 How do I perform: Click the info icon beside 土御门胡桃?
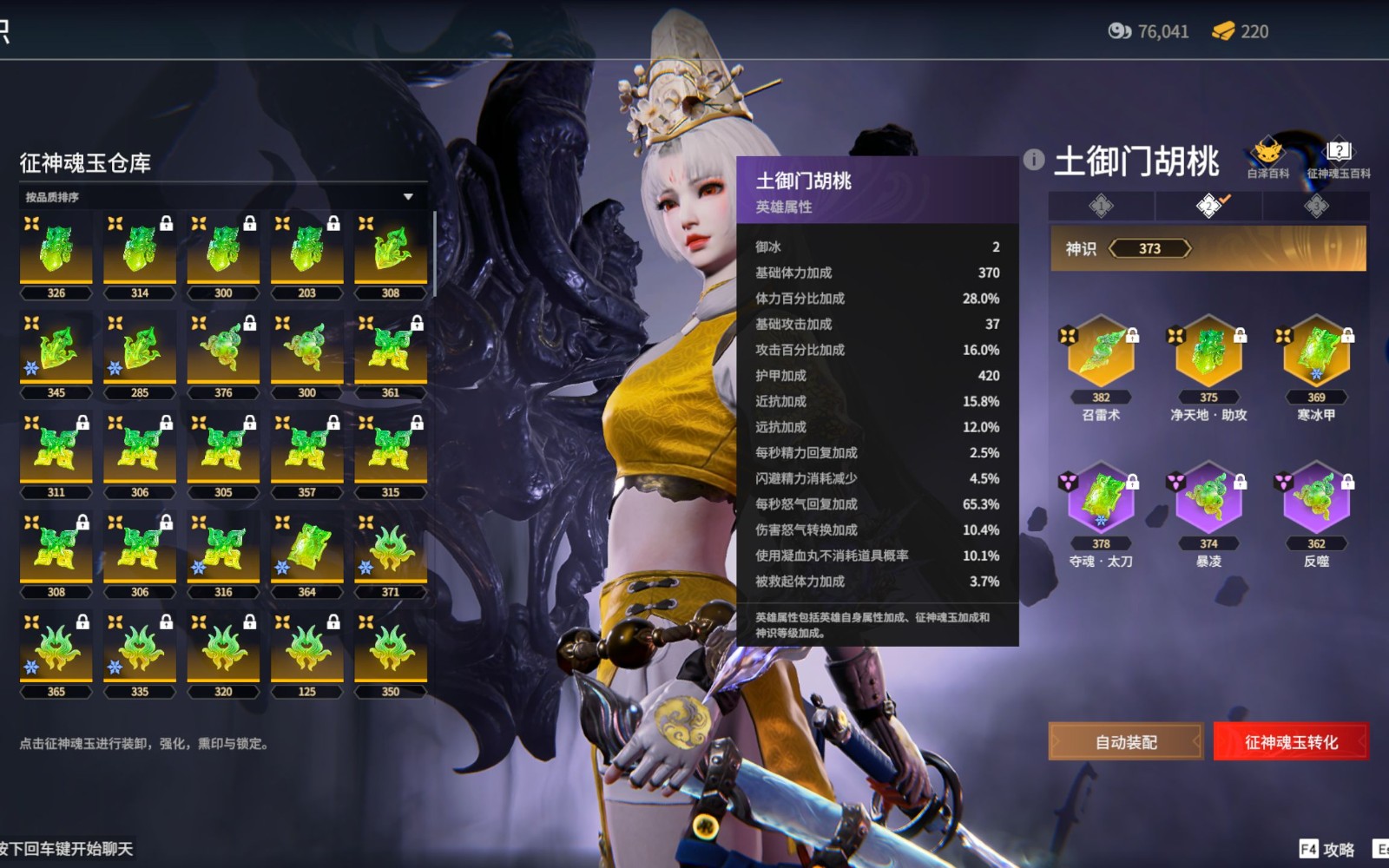click(x=1033, y=160)
